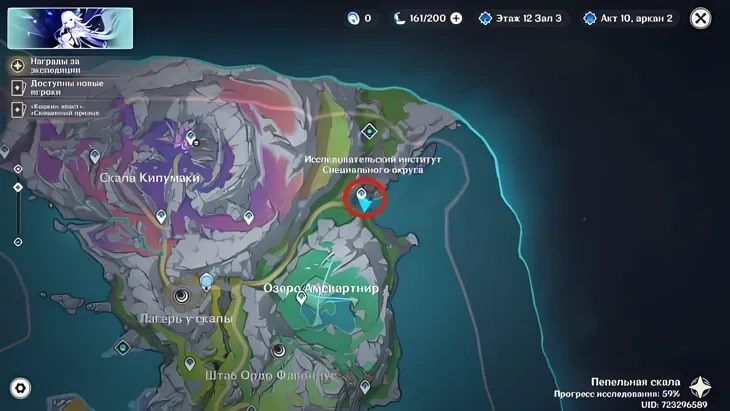
Task: Add Original Resin with the plus button
Action: point(457,18)
